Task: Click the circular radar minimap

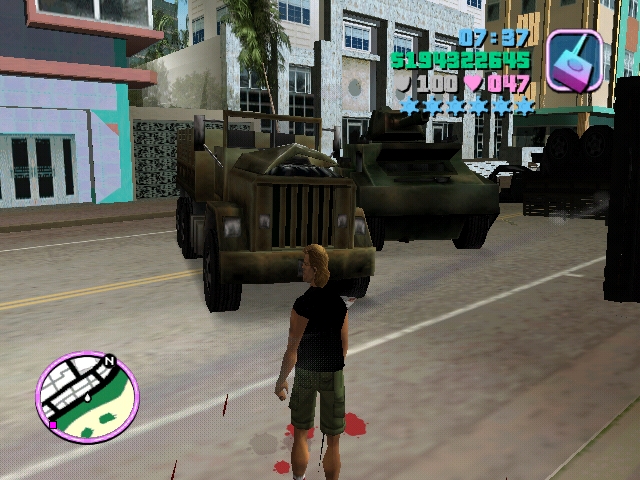Action: point(87,397)
